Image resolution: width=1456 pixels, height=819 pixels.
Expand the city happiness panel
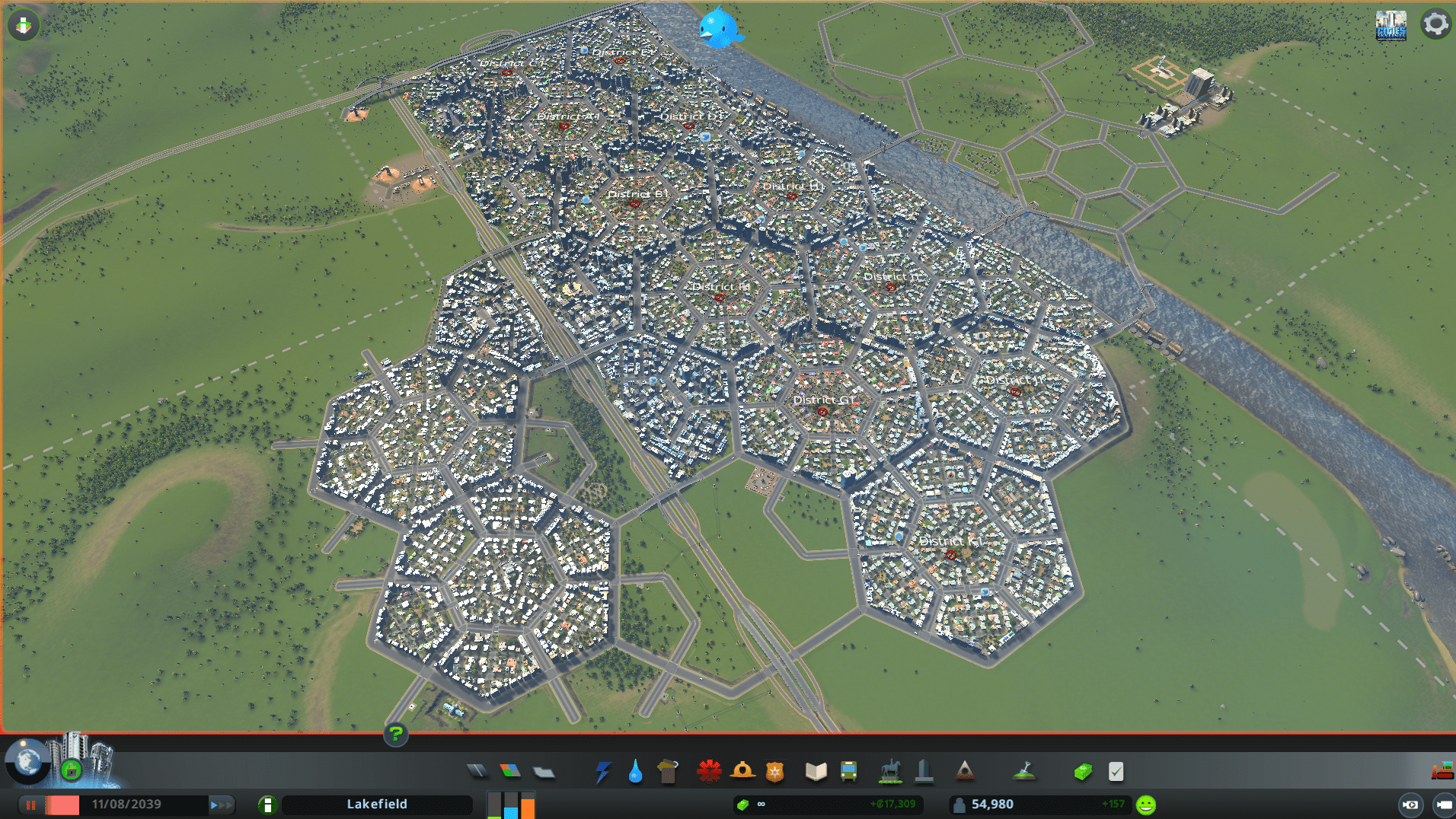[x=1145, y=803]
